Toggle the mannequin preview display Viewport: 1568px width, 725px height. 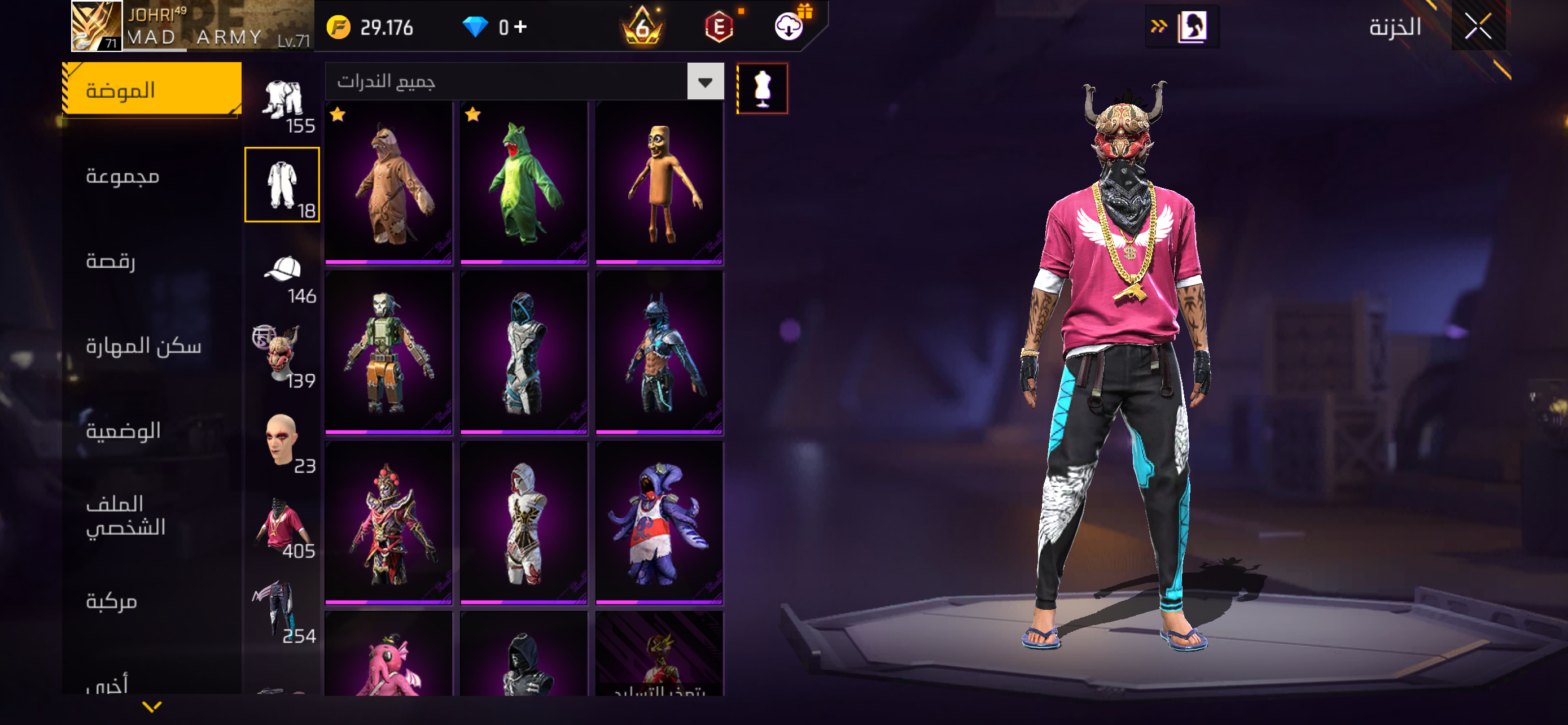coord(761,87)
